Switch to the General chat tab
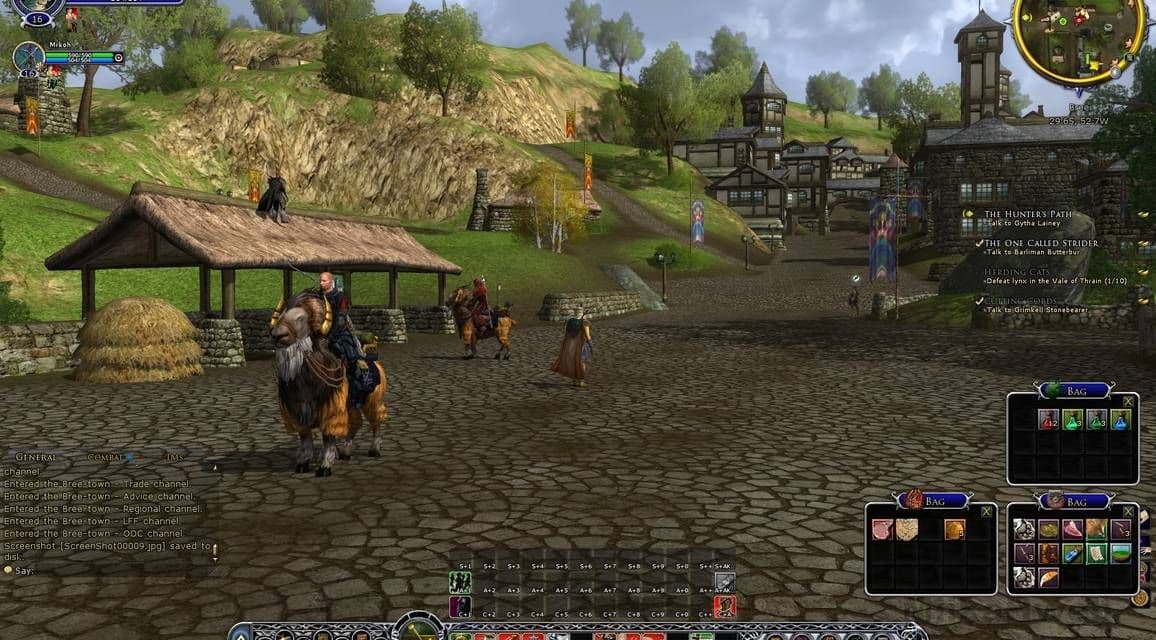Viewport: 1156px width, 640px height. pyautogui.click(x=36, y=457)
